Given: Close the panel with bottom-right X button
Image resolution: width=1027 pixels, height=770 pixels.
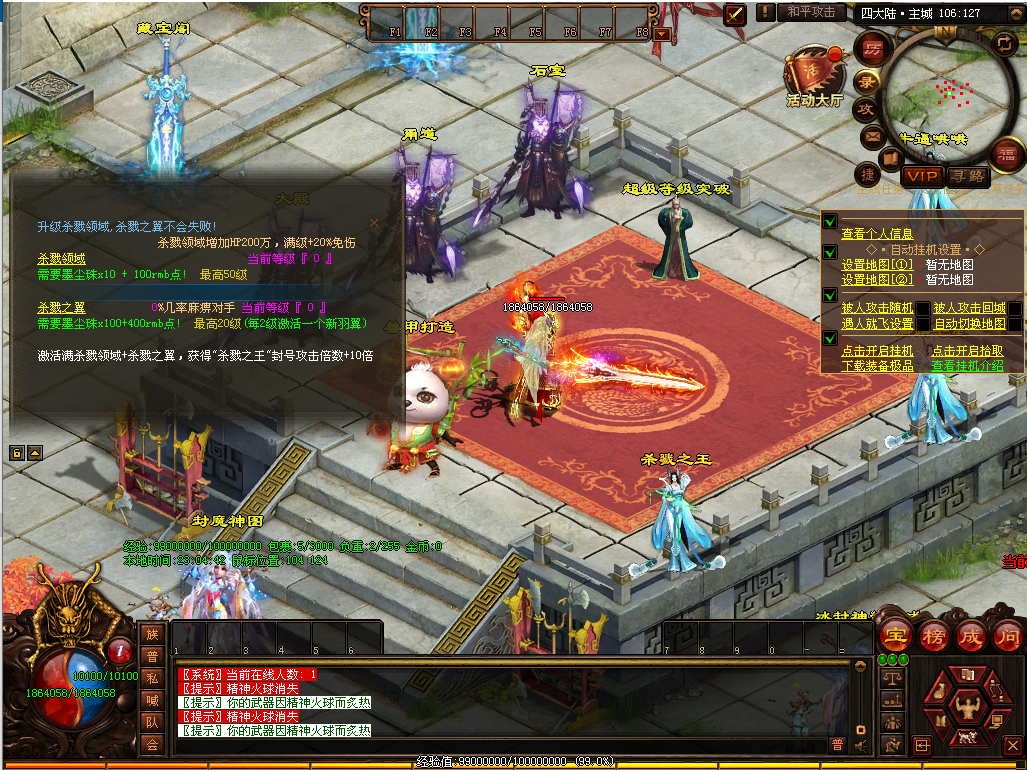Looking at the screenshot, I should tap(1011, 745).
